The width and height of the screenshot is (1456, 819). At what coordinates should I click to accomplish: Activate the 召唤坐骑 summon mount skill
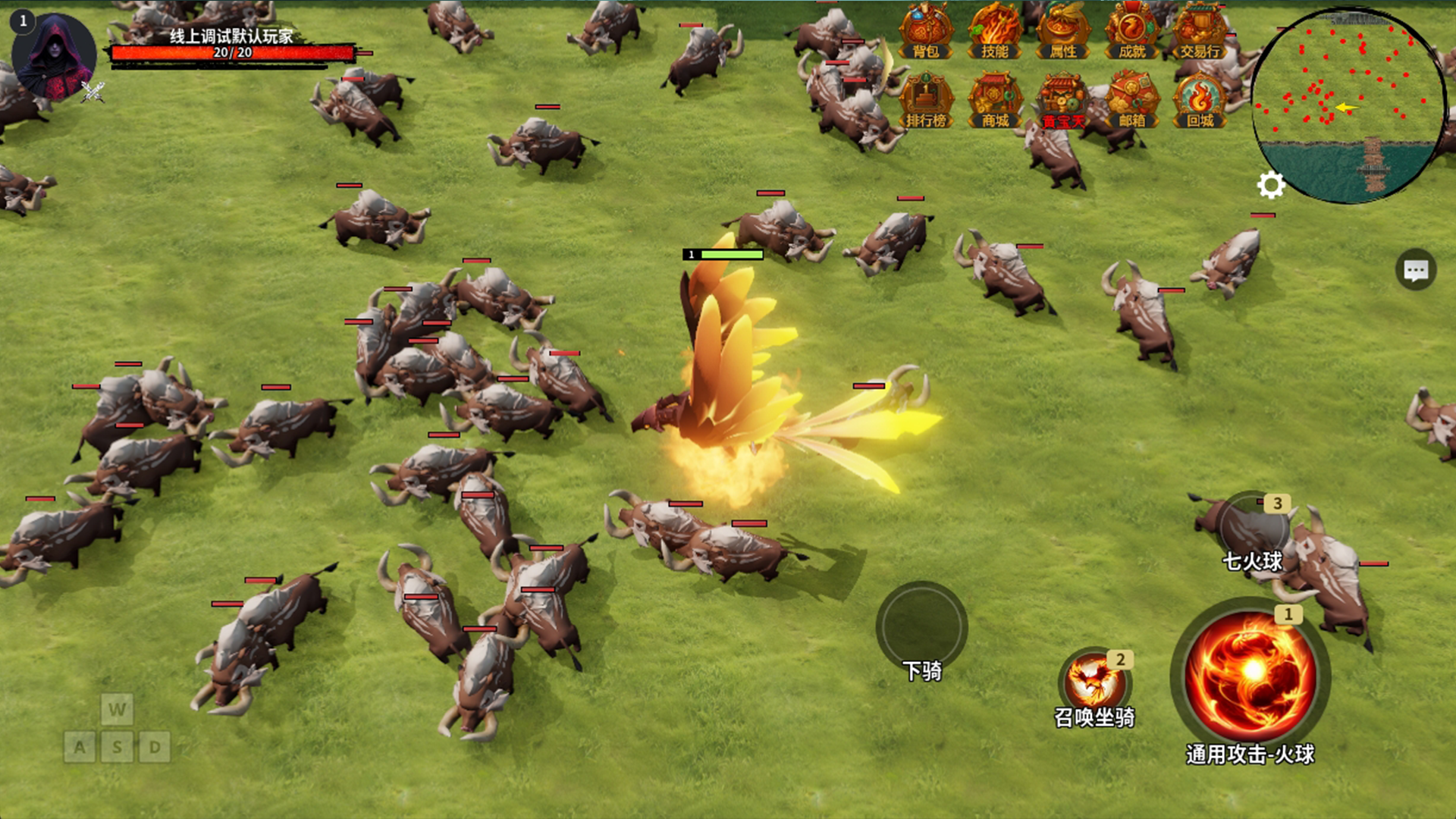pos(1094,682)
